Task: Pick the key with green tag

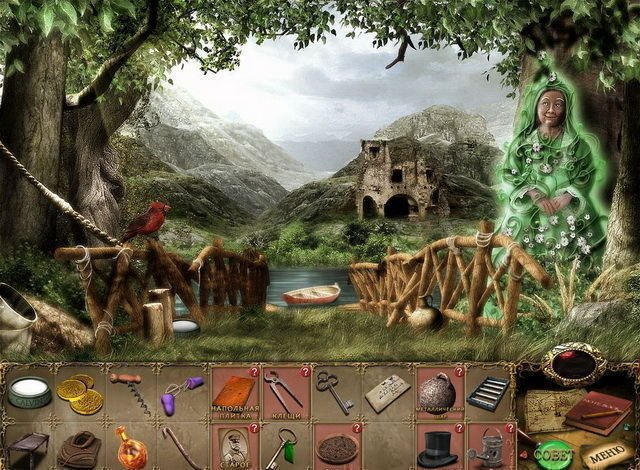Action: (283, 447)
